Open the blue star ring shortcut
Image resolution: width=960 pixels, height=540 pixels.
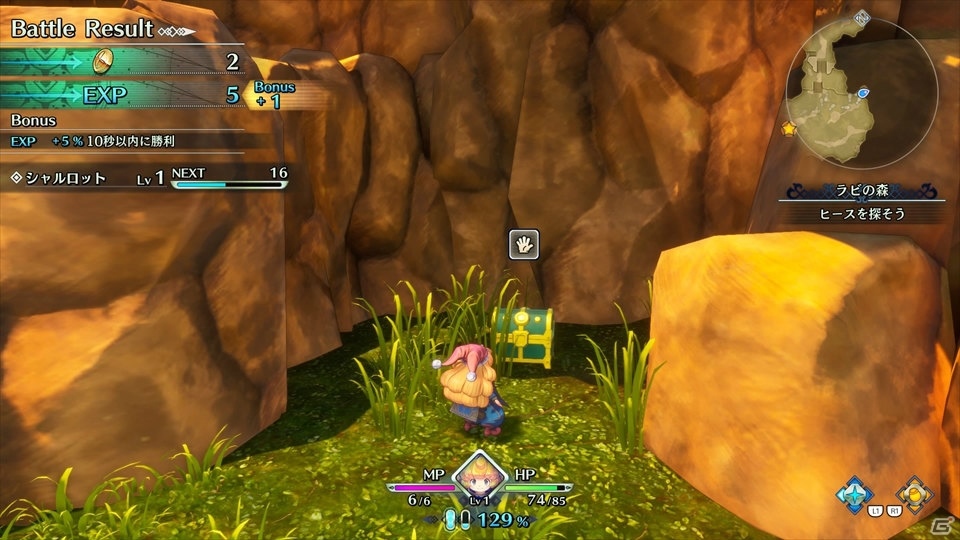coord(855,494)
